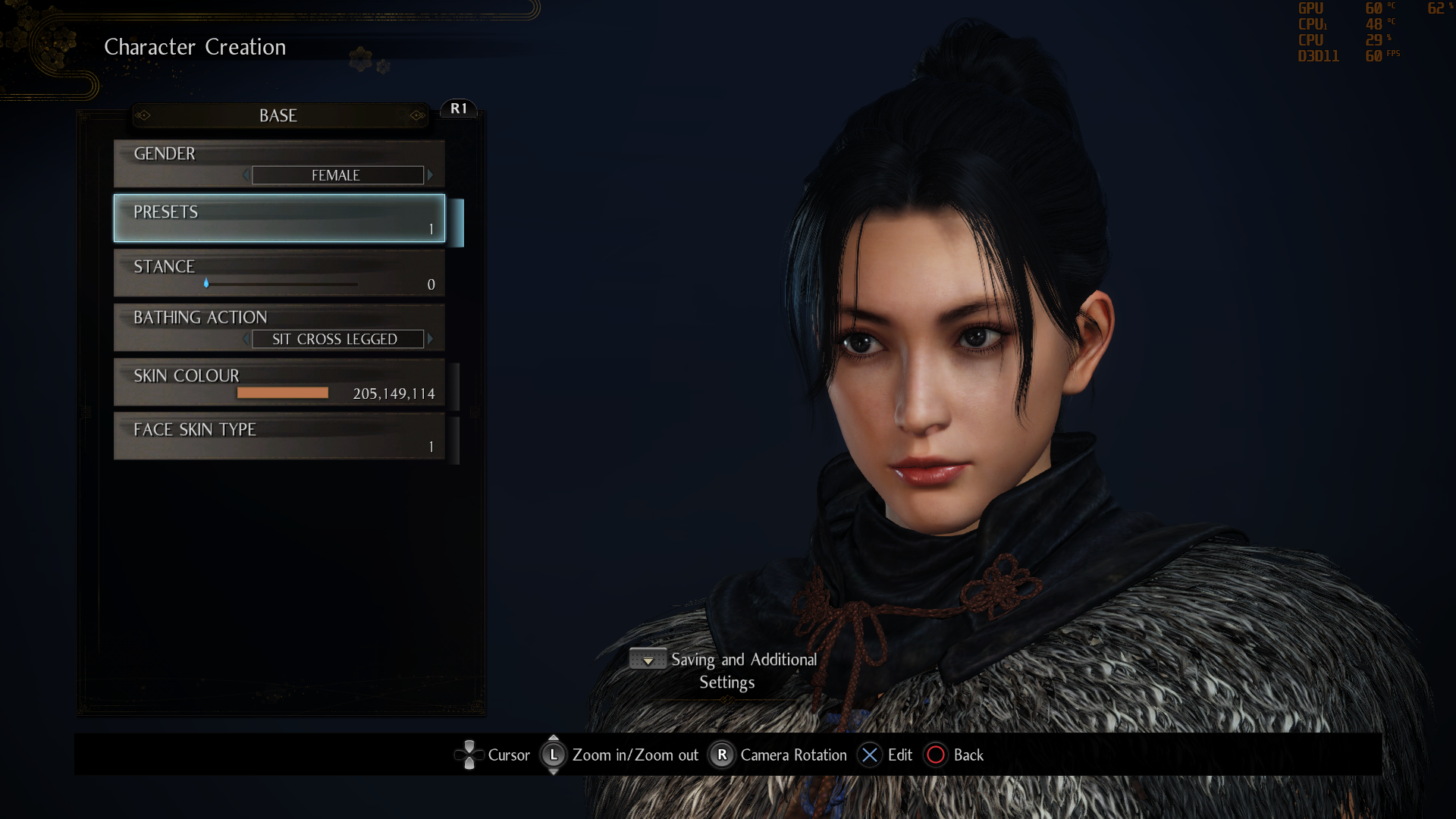
Task: Select the BASE category tab
Action: 278,115
